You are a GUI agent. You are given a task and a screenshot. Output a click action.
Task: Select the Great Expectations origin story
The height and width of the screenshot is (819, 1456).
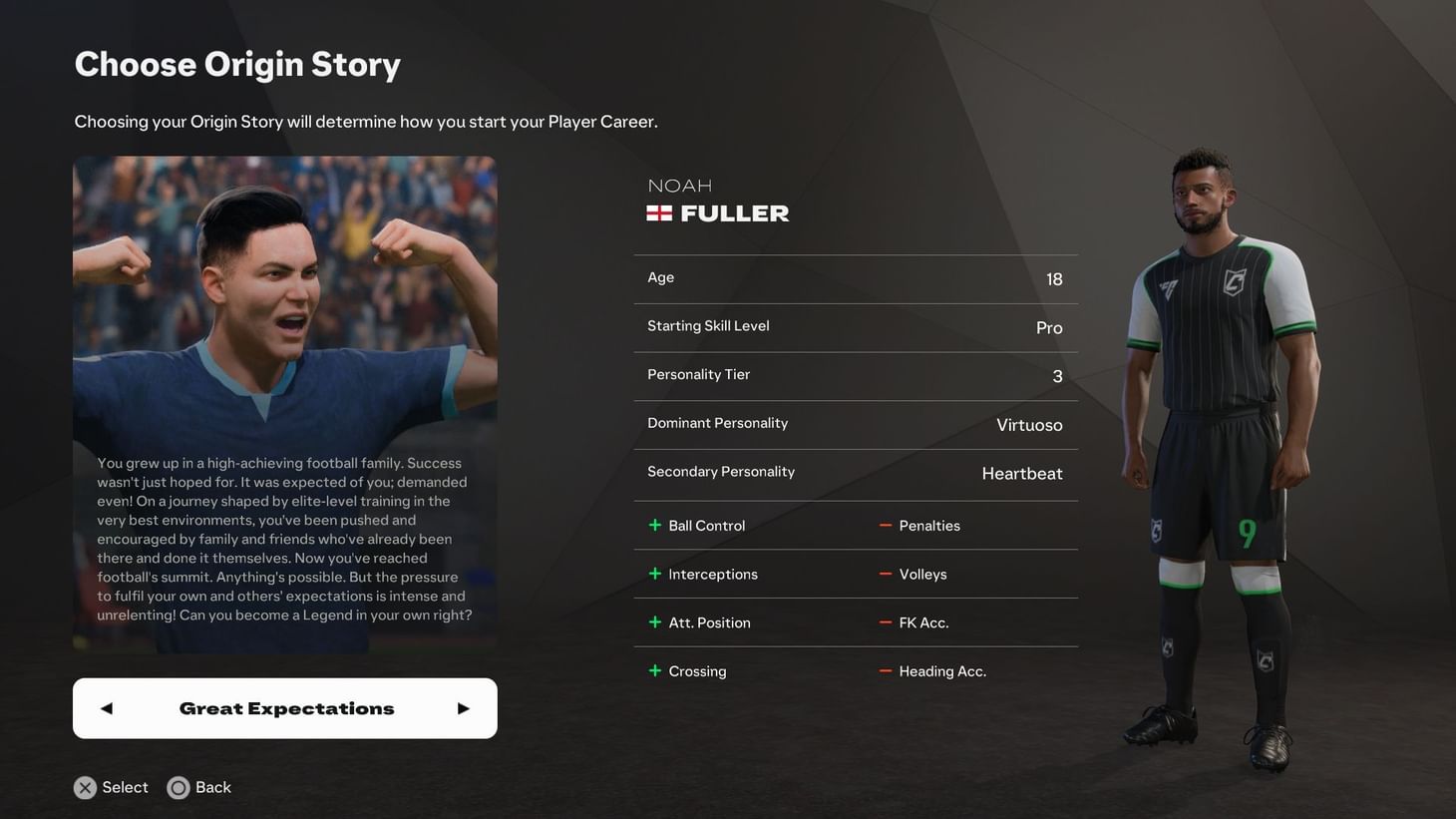(x=285, y=708)
